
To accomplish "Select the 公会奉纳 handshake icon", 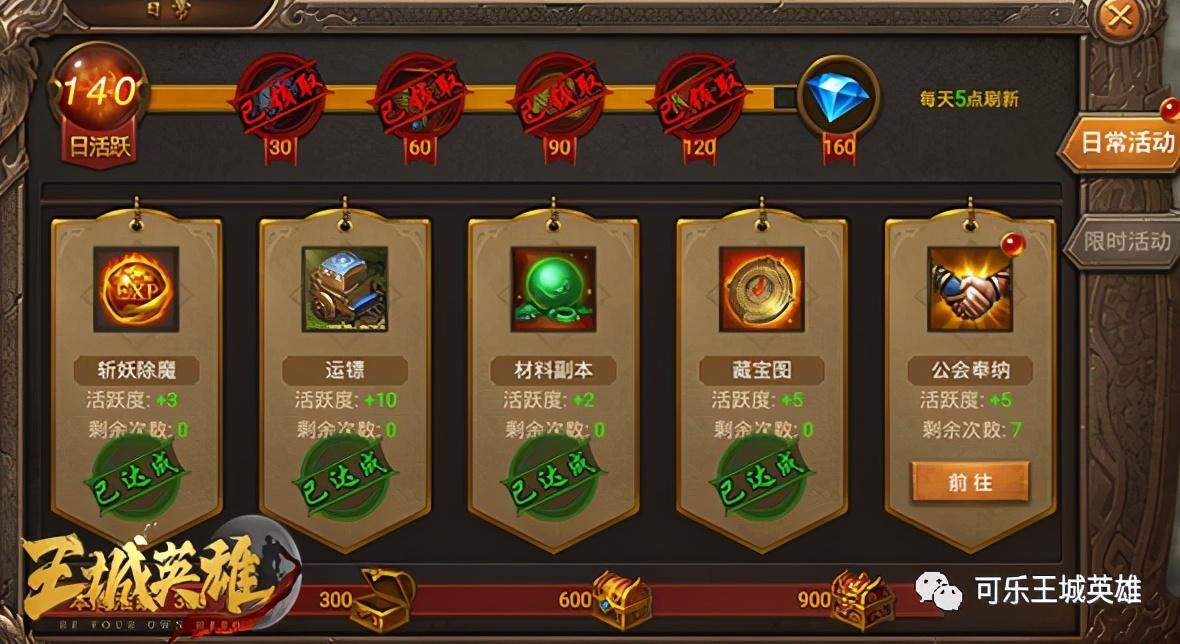I will coord(970,290).
